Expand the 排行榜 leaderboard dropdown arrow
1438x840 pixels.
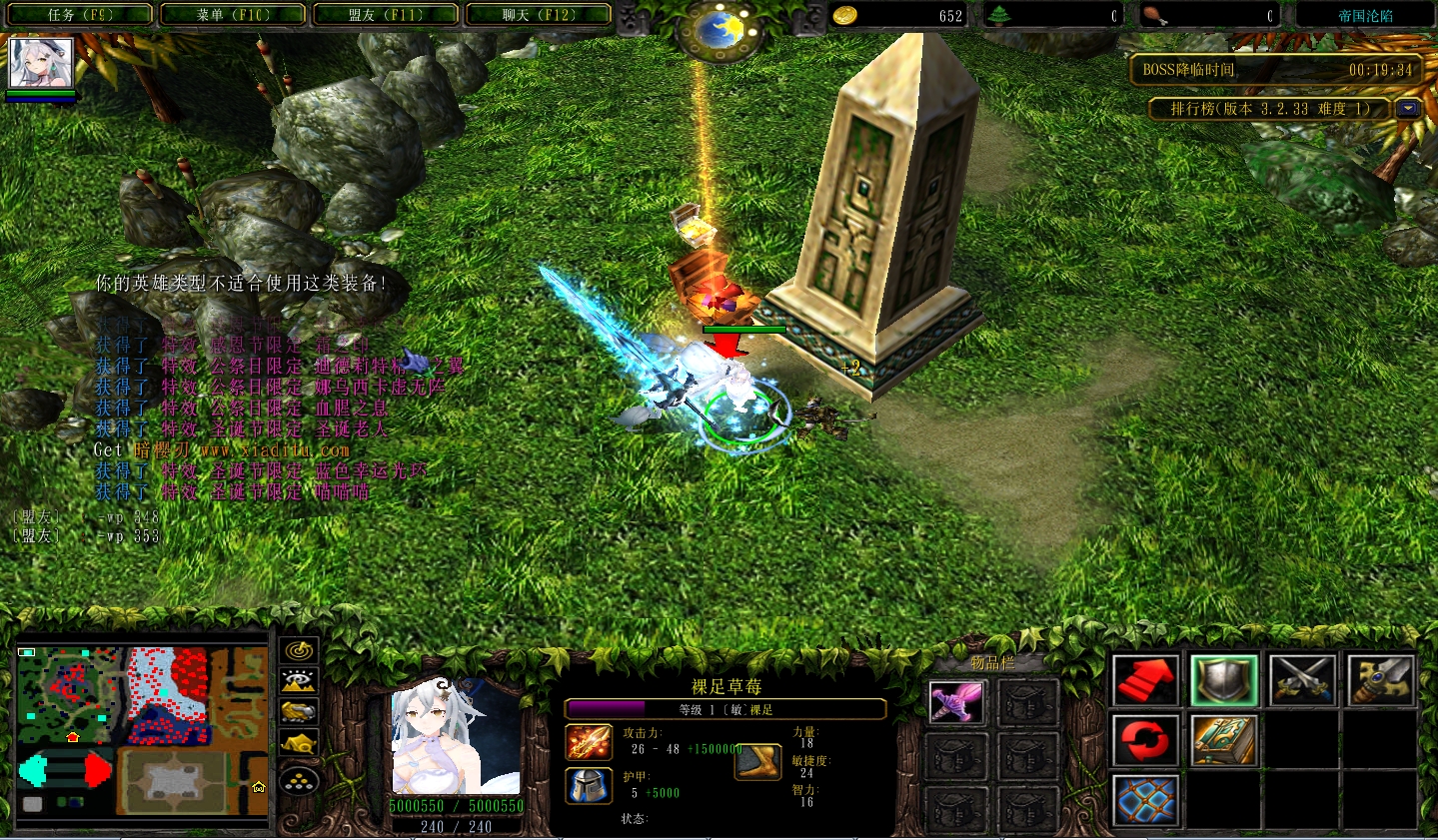point(1409,109)
